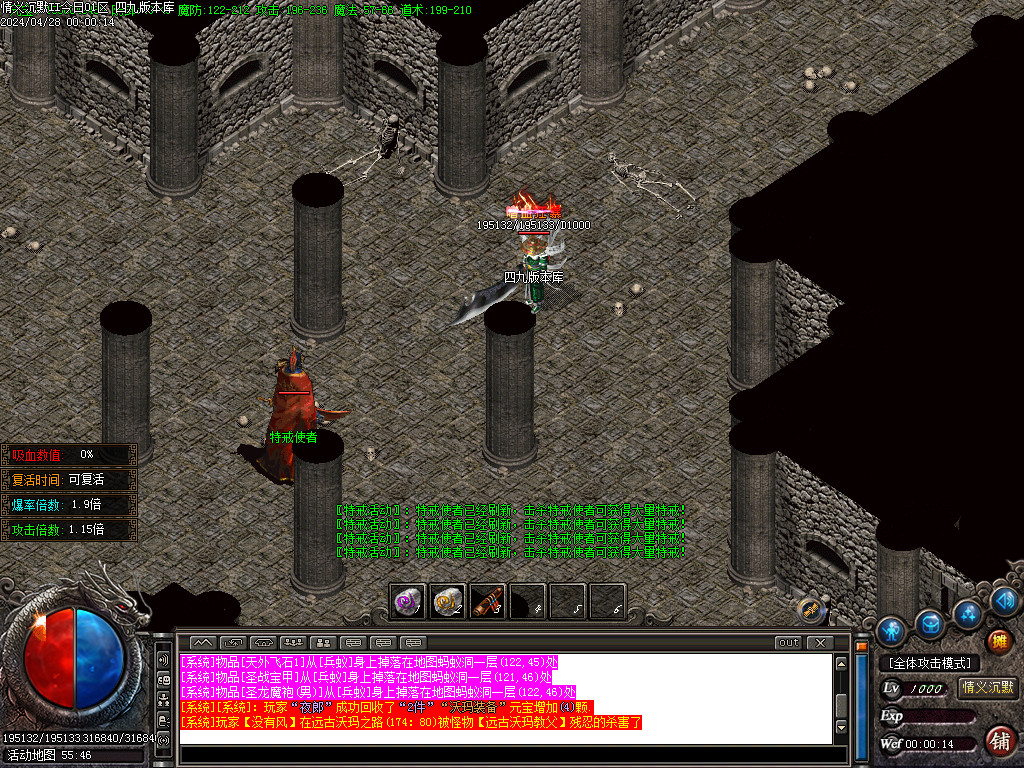Use the purple scroll in the first hotbar slot
Viewport: 1024px width, 768px height.
[408, 601]
